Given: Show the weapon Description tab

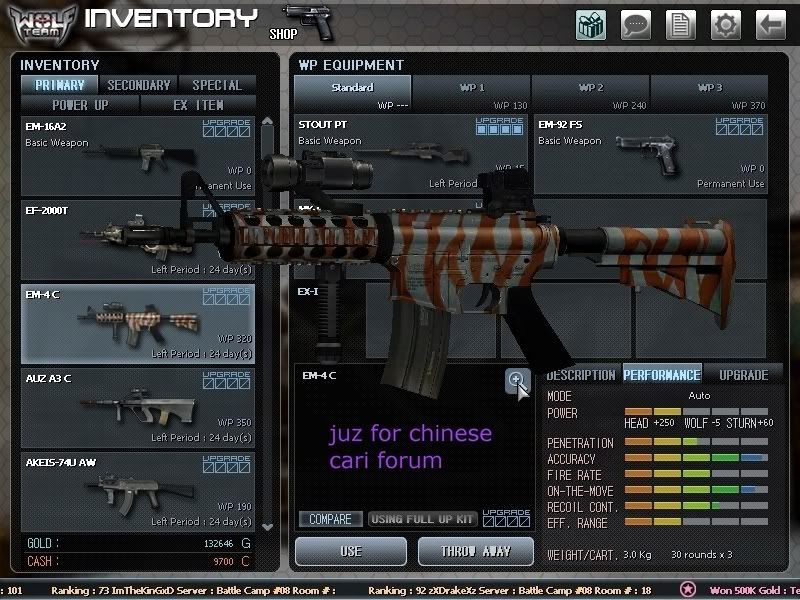Looking at the screenshot, I should pos(581,375).
